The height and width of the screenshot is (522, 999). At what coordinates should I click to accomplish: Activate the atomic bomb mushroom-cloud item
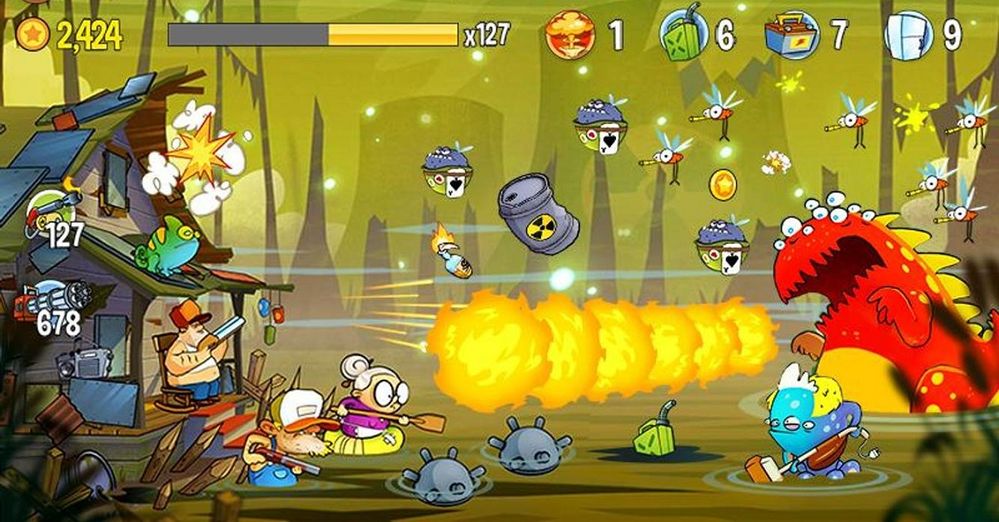[571, 36]
